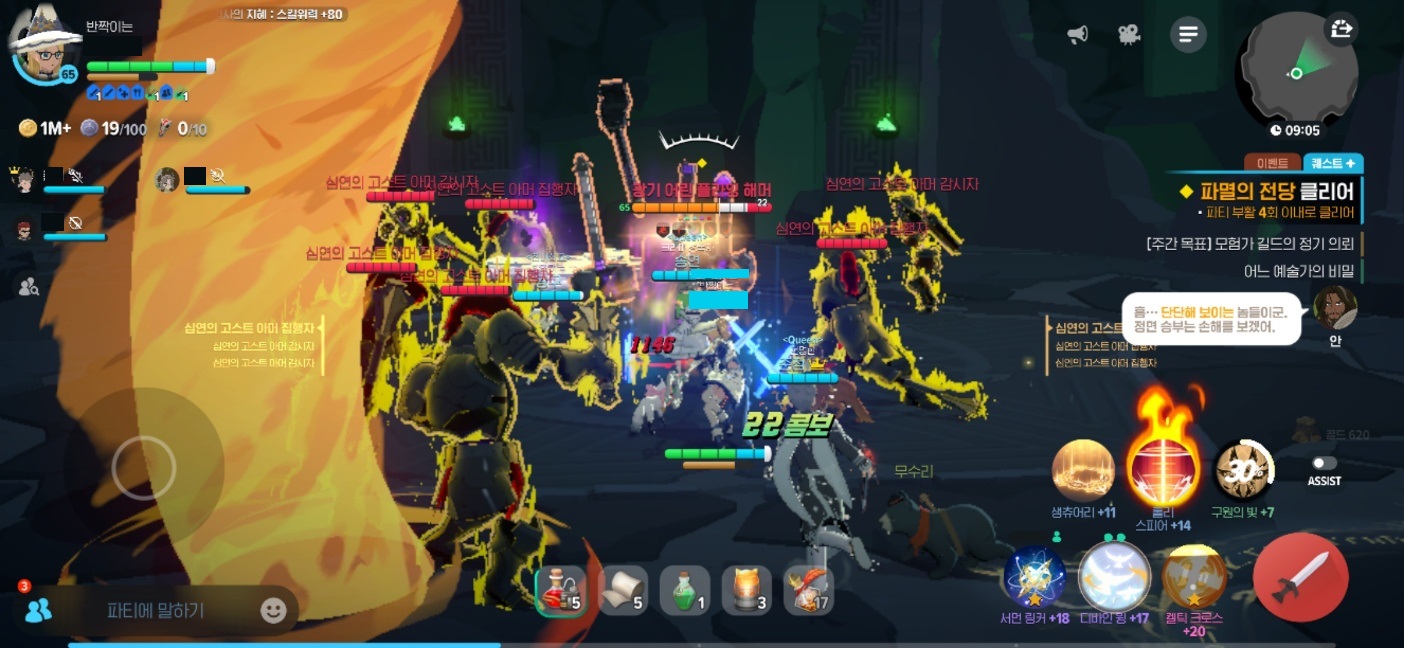Drink the green potion in quick slot

685,590
